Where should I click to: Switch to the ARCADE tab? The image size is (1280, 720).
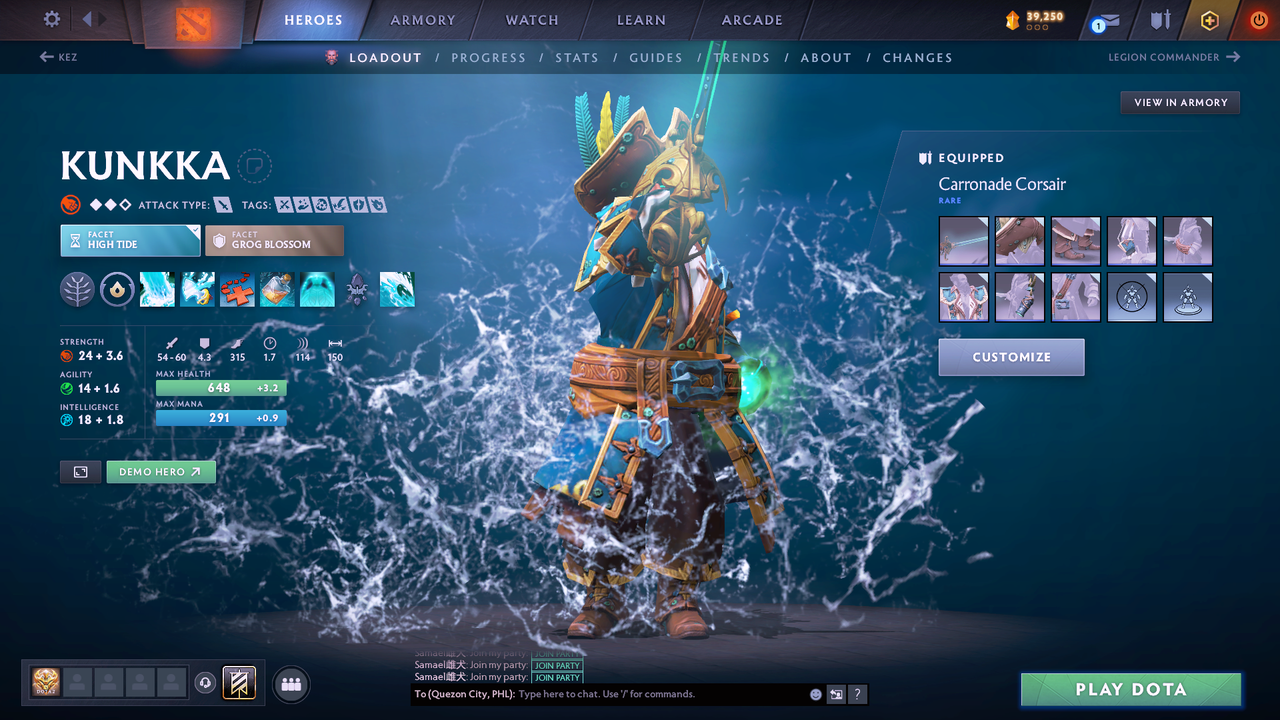coord(751,19)
